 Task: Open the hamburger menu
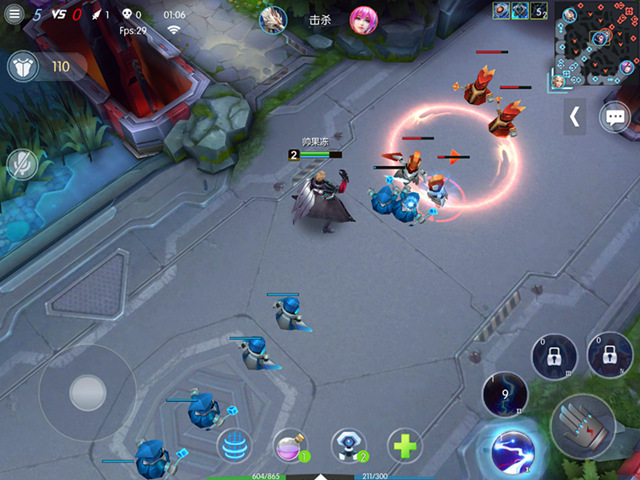click(x=14, y=15)
